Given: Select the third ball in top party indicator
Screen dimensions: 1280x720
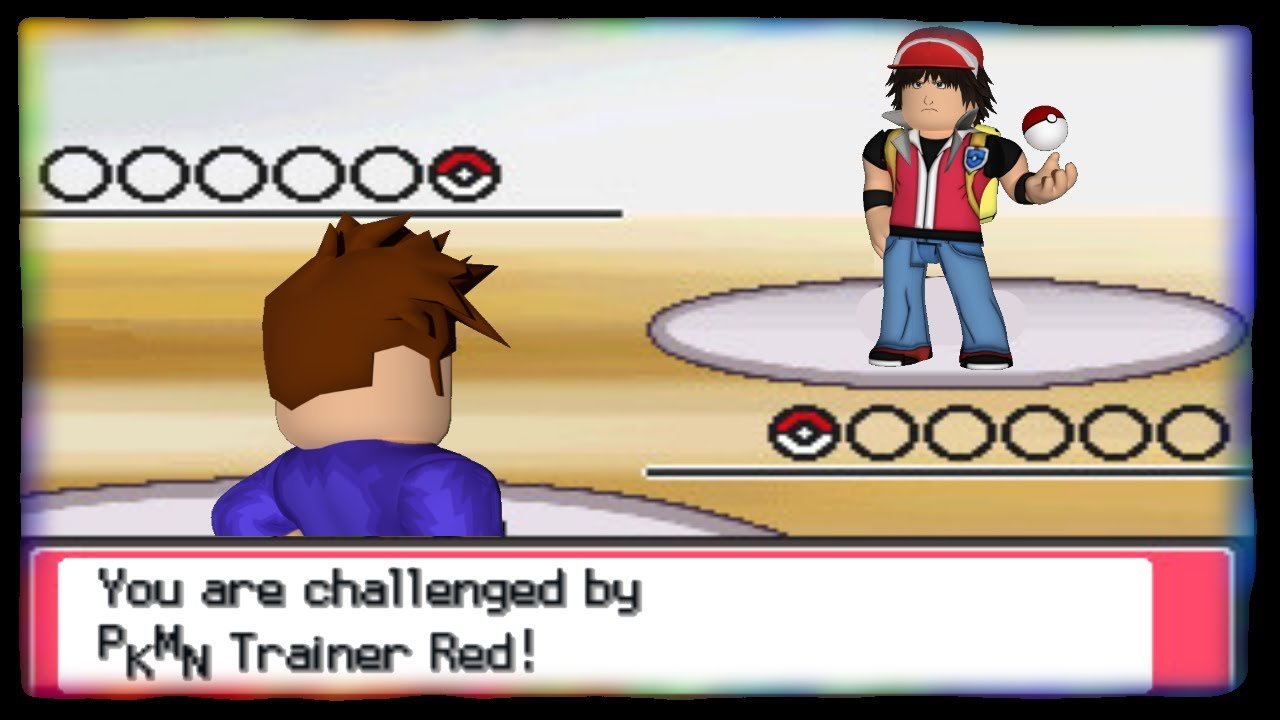Looking at the screenshot, I should 231,172.
